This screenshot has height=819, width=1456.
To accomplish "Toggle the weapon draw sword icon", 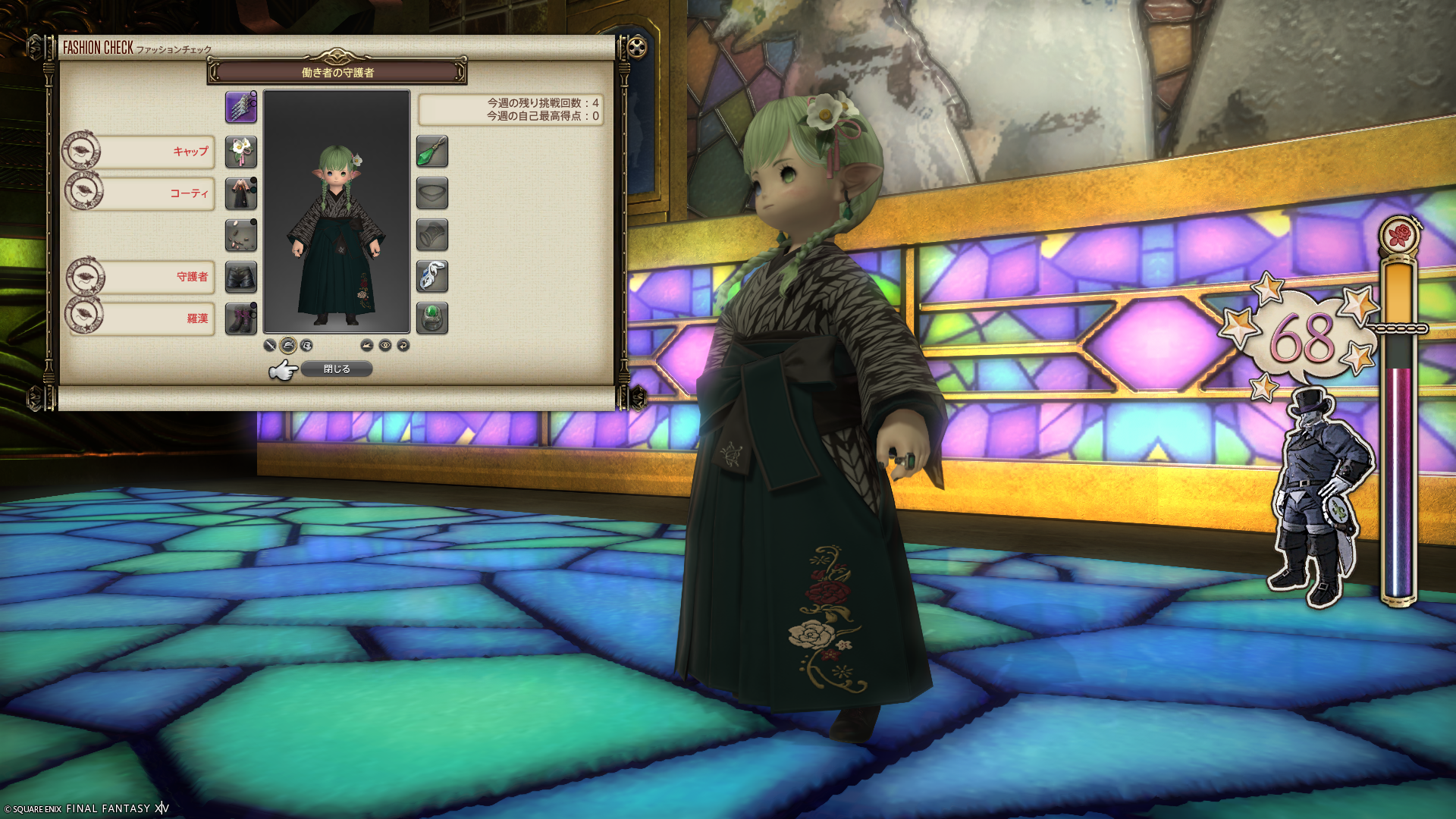I will pyautogui.click(x=270, y=346).
